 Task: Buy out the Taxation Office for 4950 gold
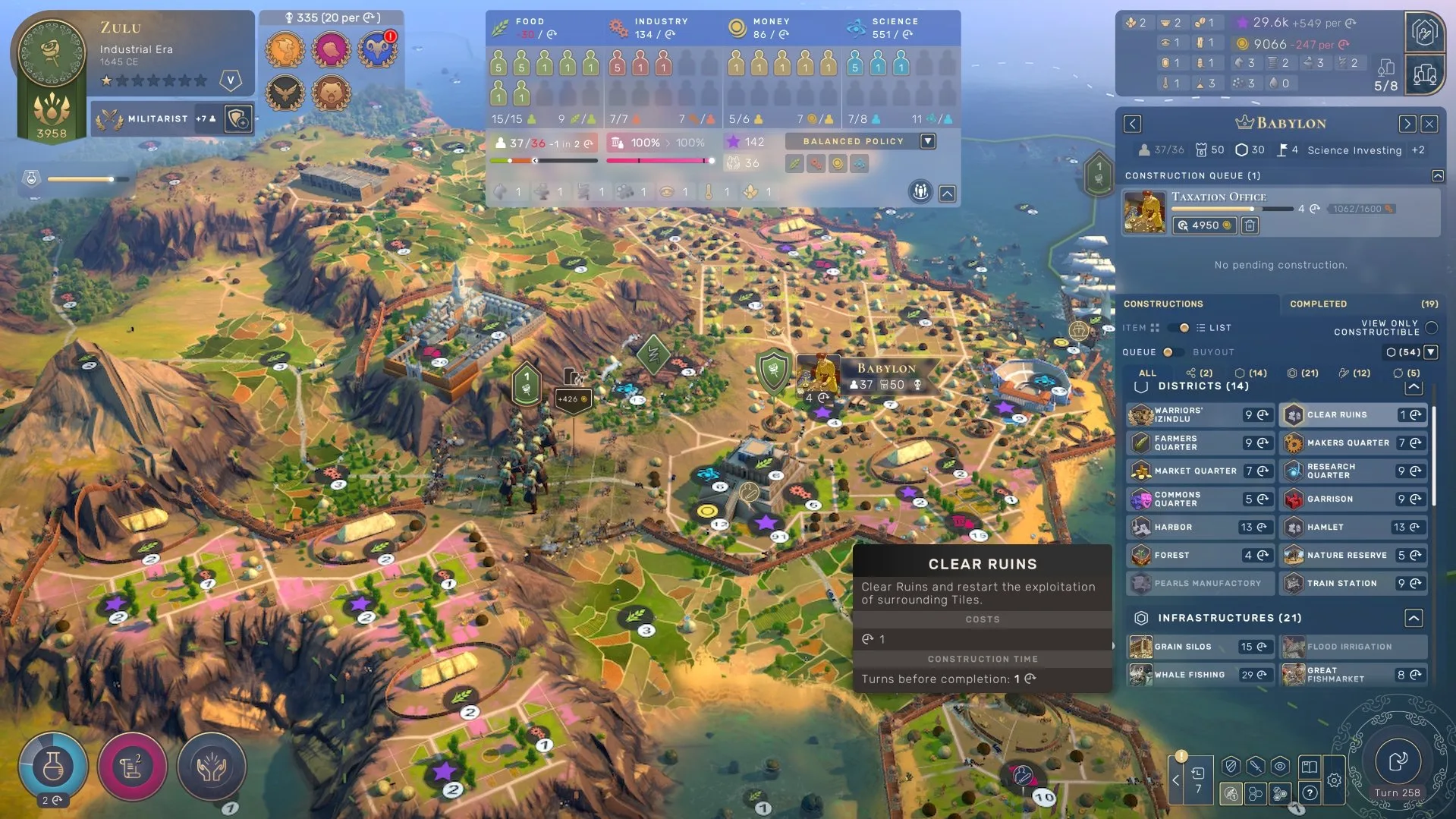[1203, 225]
